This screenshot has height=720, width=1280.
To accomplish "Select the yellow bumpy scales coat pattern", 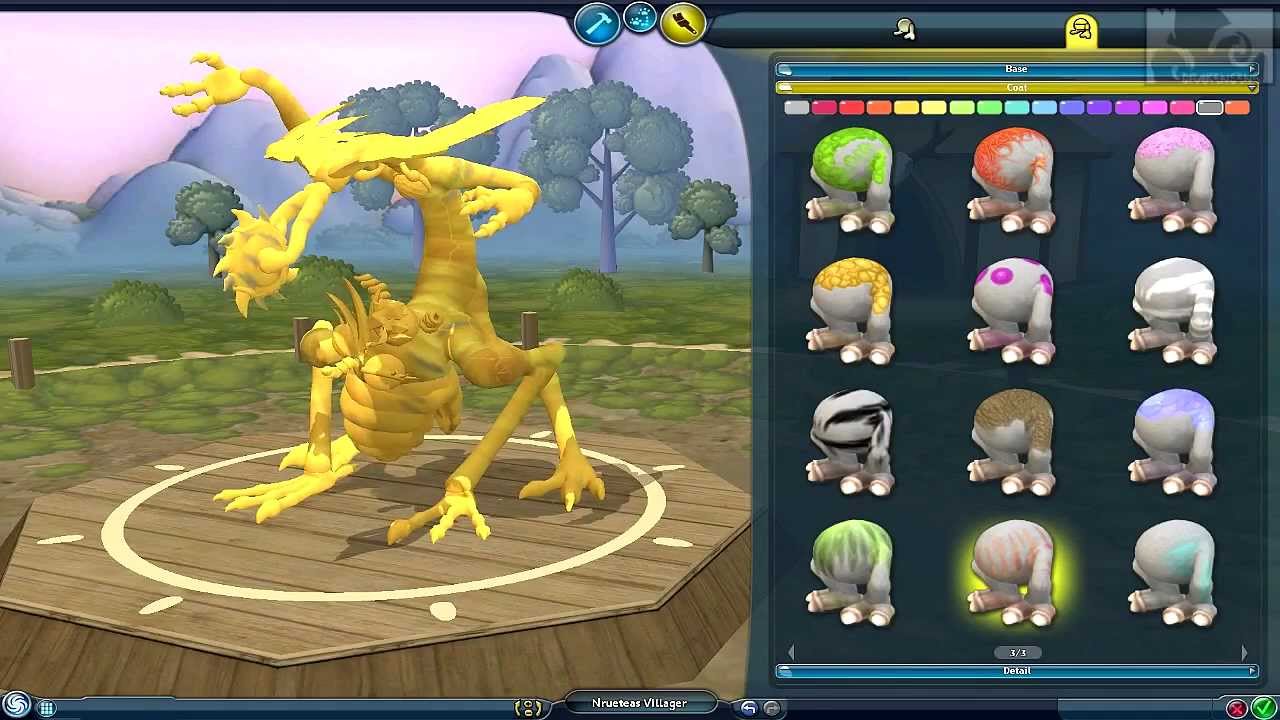I will (851, 310).
